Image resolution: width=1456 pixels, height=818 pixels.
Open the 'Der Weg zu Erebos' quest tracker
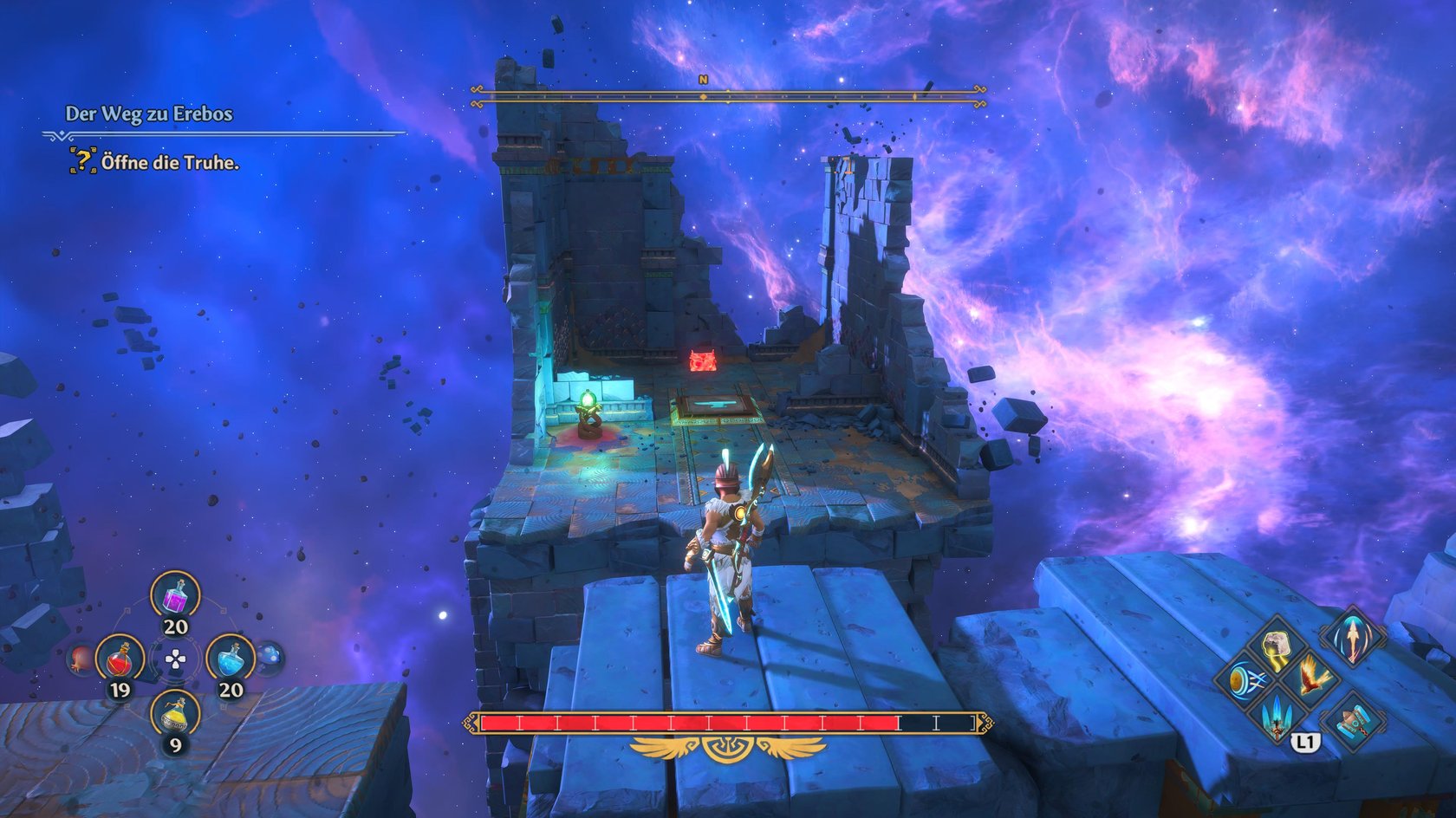pos(149,114)
